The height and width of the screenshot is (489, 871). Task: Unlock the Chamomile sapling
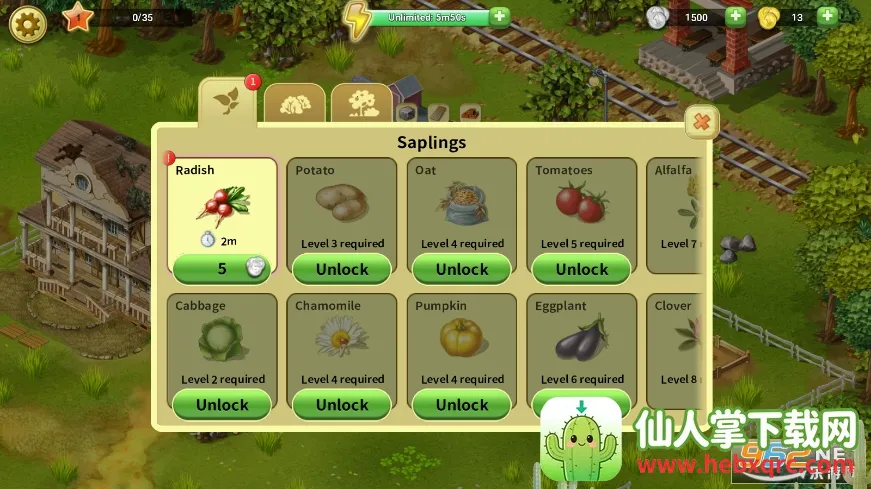pyautogui.click(x=342, y=405)
